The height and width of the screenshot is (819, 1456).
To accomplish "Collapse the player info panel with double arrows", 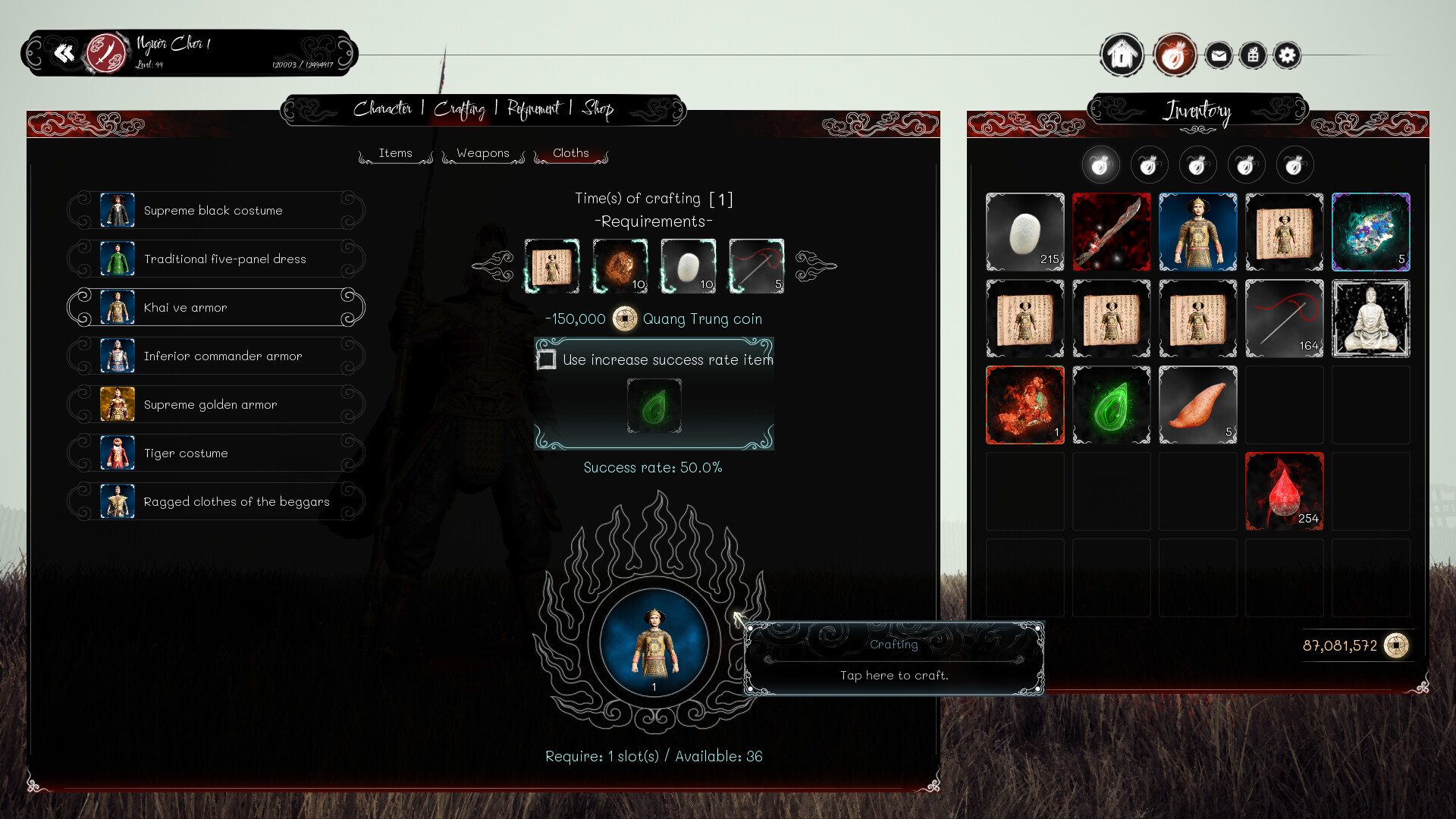I will point(65,53).
